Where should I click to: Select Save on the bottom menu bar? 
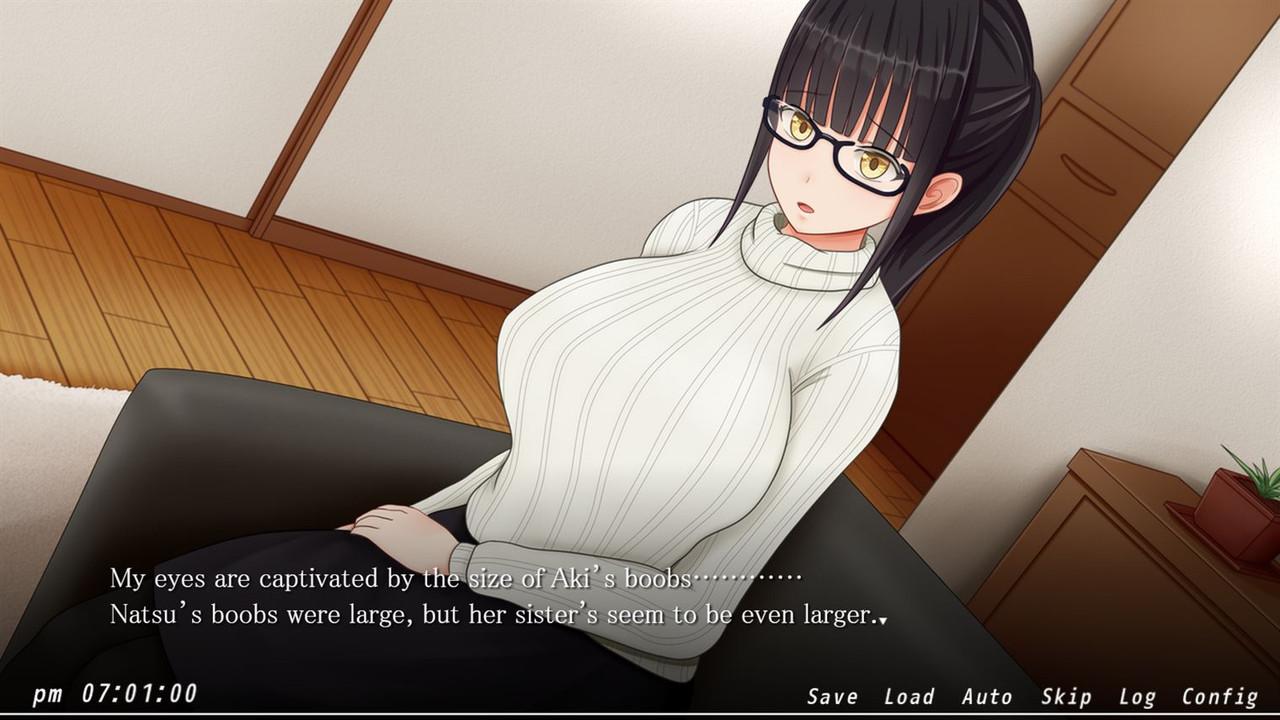pyautogui.click(x=832, y=695)
